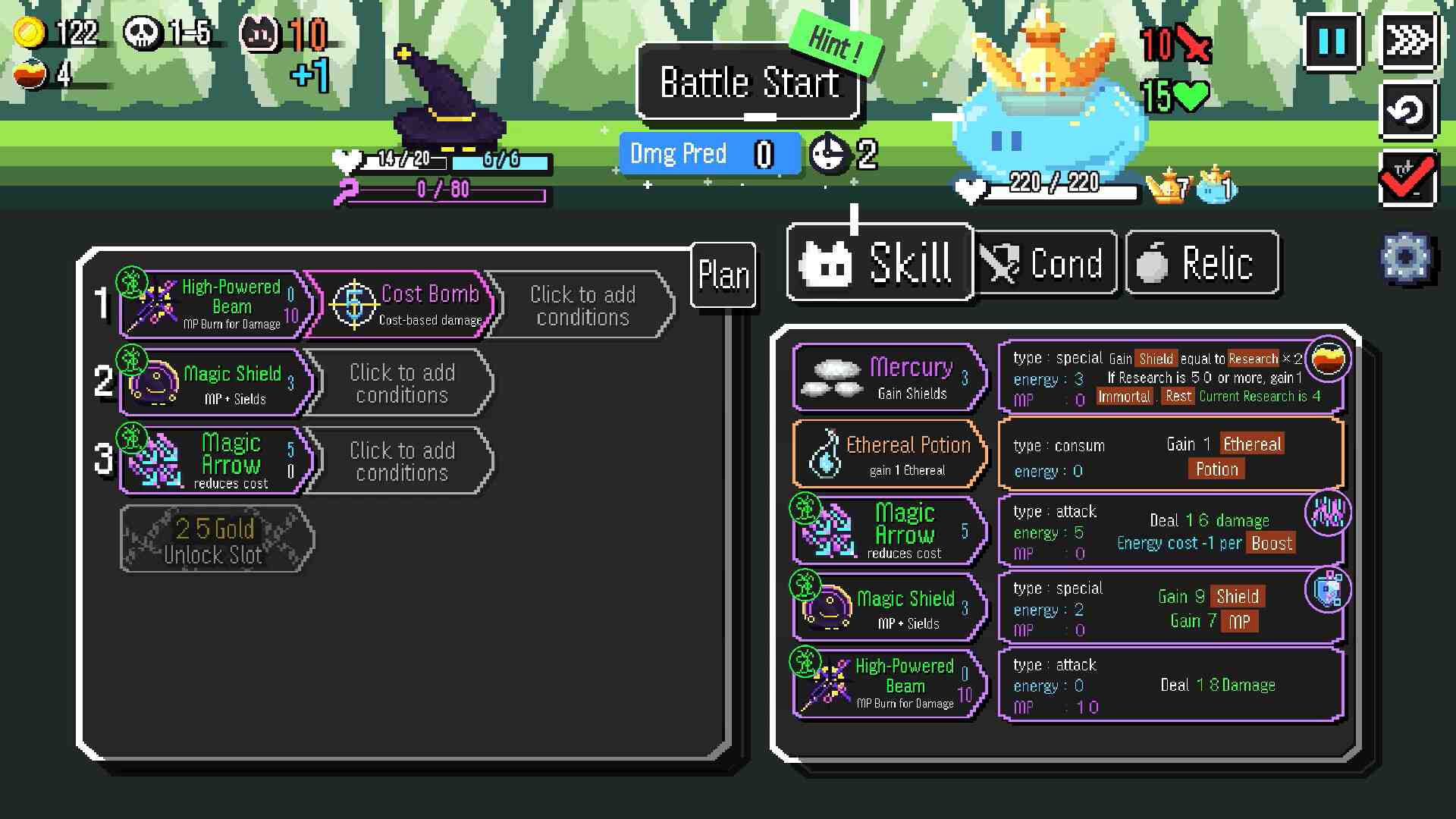The height and width of the screenshot is (819, 1456).
Task: Activate the fast-forward speed button
Action: pyautogui.click(x=1407, y=41)
